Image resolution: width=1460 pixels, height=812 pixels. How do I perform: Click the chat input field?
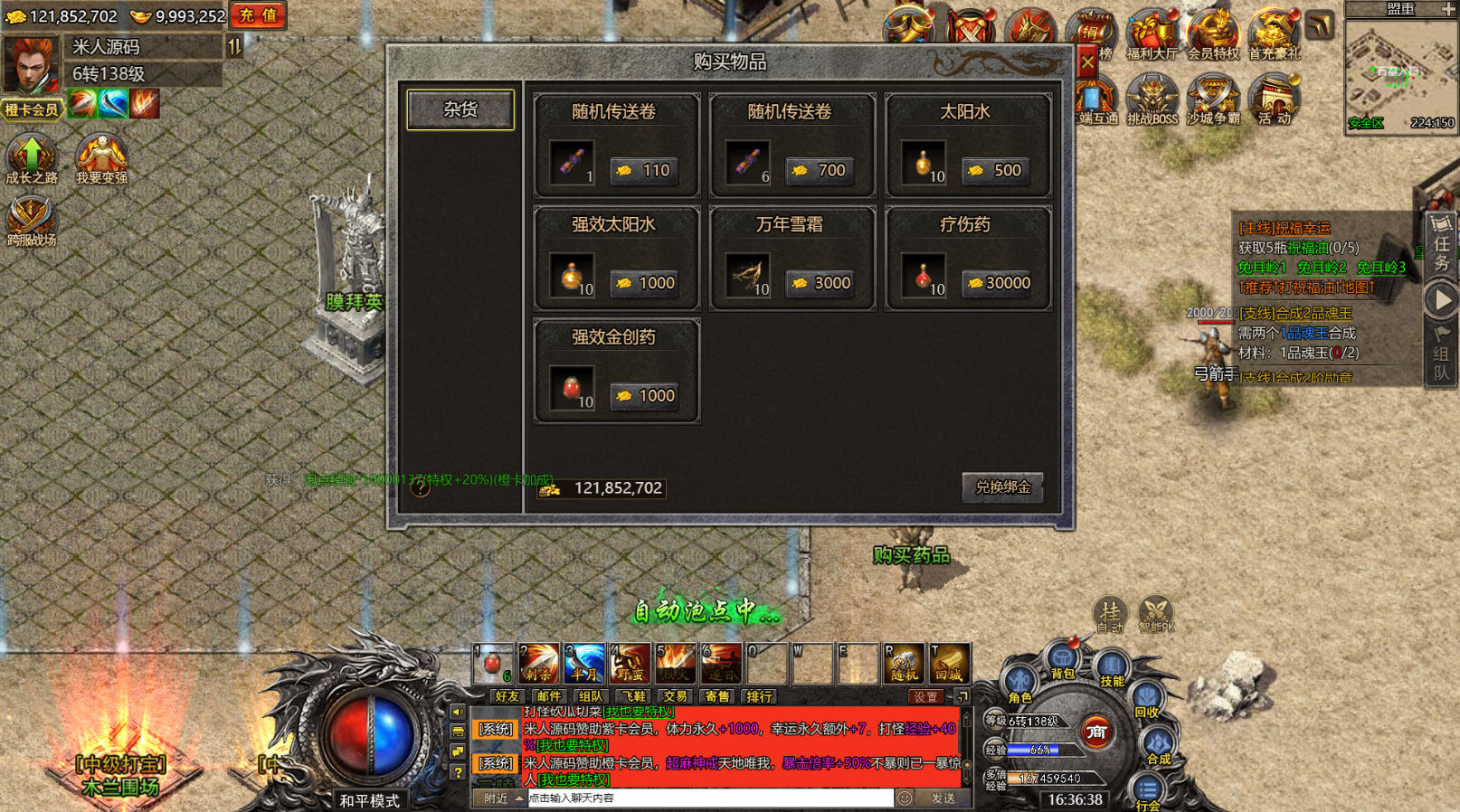click(x=709, y=798)
